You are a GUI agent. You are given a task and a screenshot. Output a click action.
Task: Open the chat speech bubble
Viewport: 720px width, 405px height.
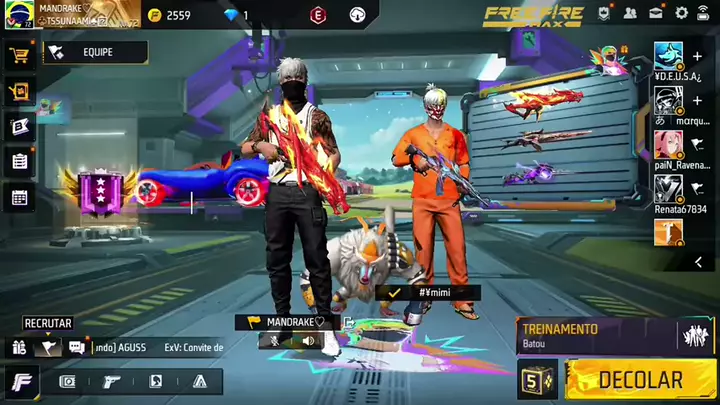[x=77, y=347]
